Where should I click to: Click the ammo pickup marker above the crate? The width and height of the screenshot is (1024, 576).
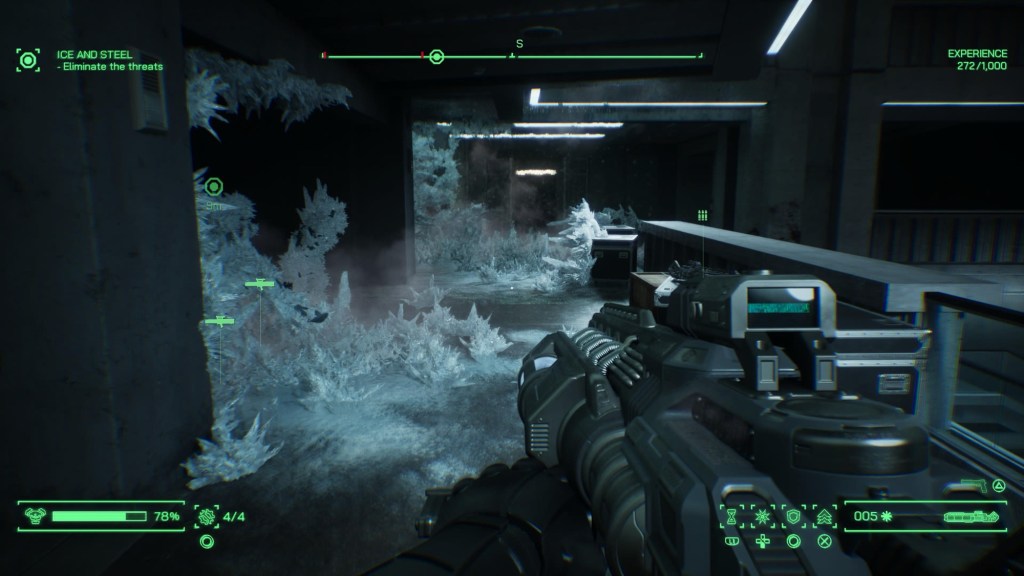click(x=703, y=215)
